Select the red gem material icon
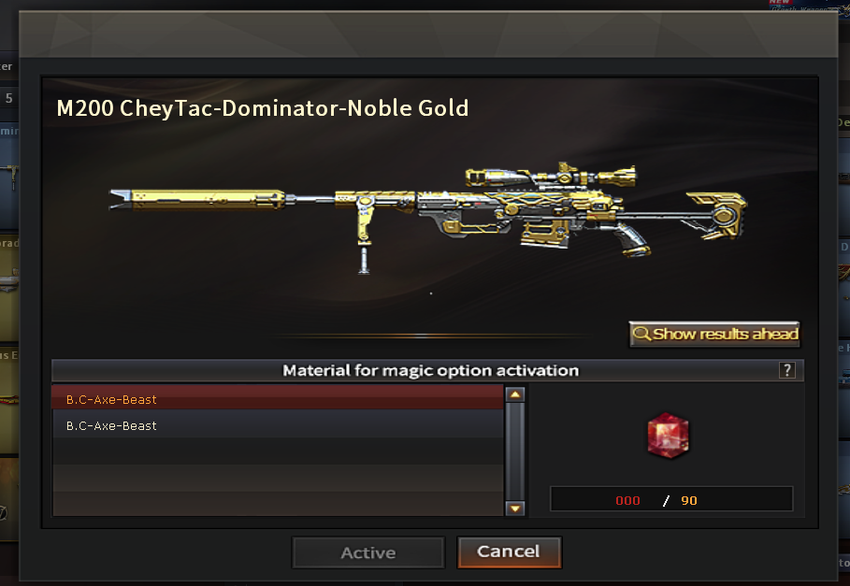The image size is (850, 586). [x=668, y=436]
